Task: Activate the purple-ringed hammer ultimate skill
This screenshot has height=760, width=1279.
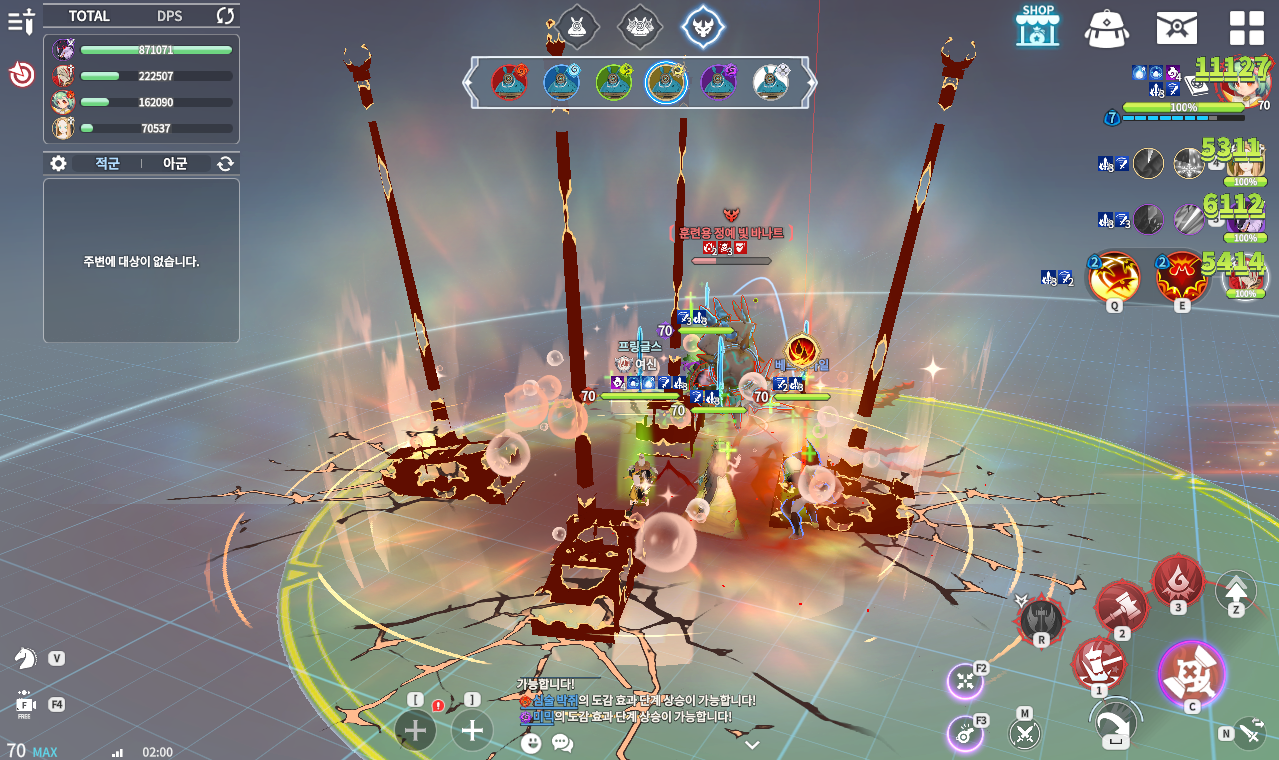Action: [1191, 672]
